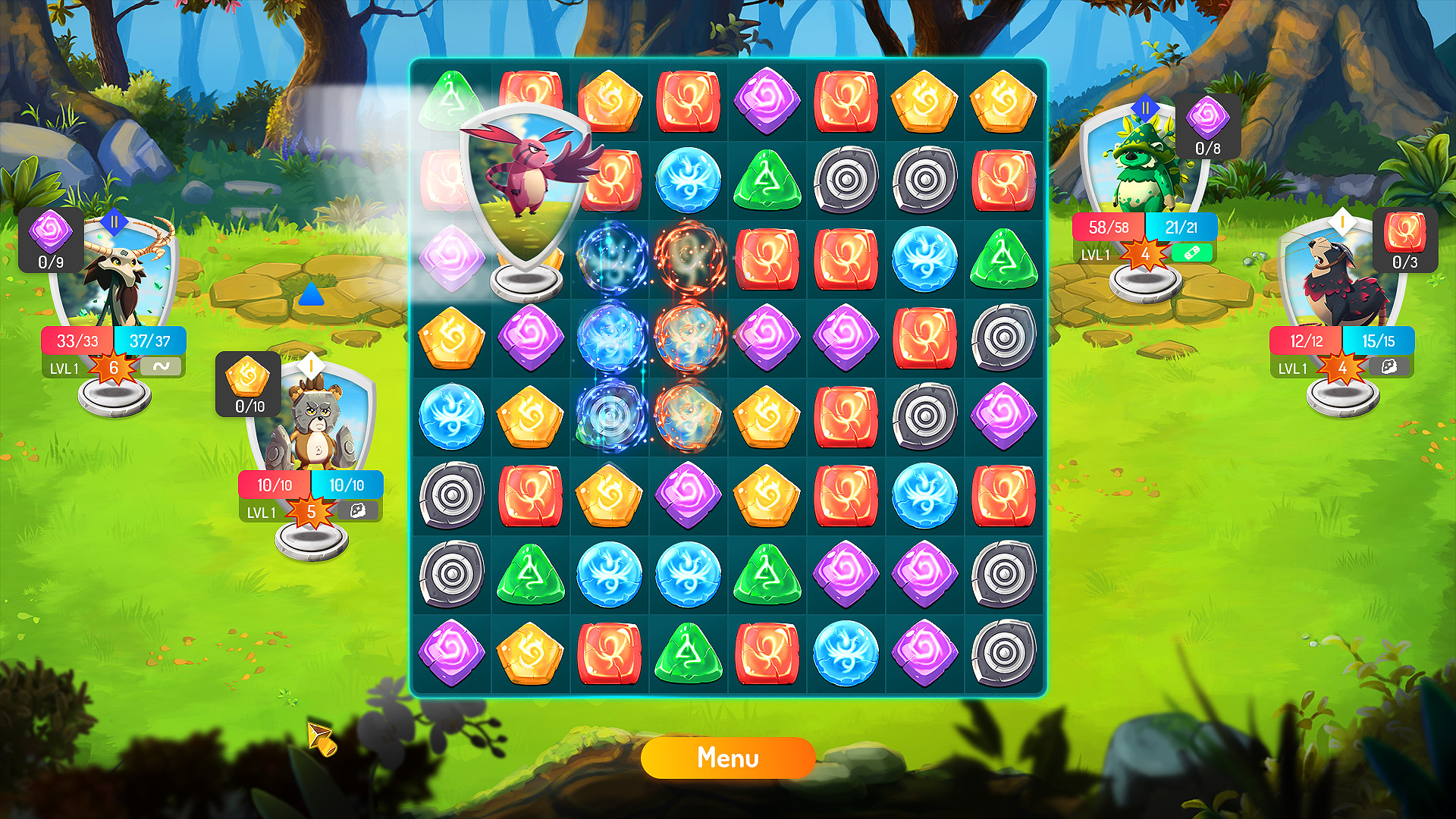Screen dimensions: 1456x819
Task: Open the Menu
Action: (x=728, y=758)
